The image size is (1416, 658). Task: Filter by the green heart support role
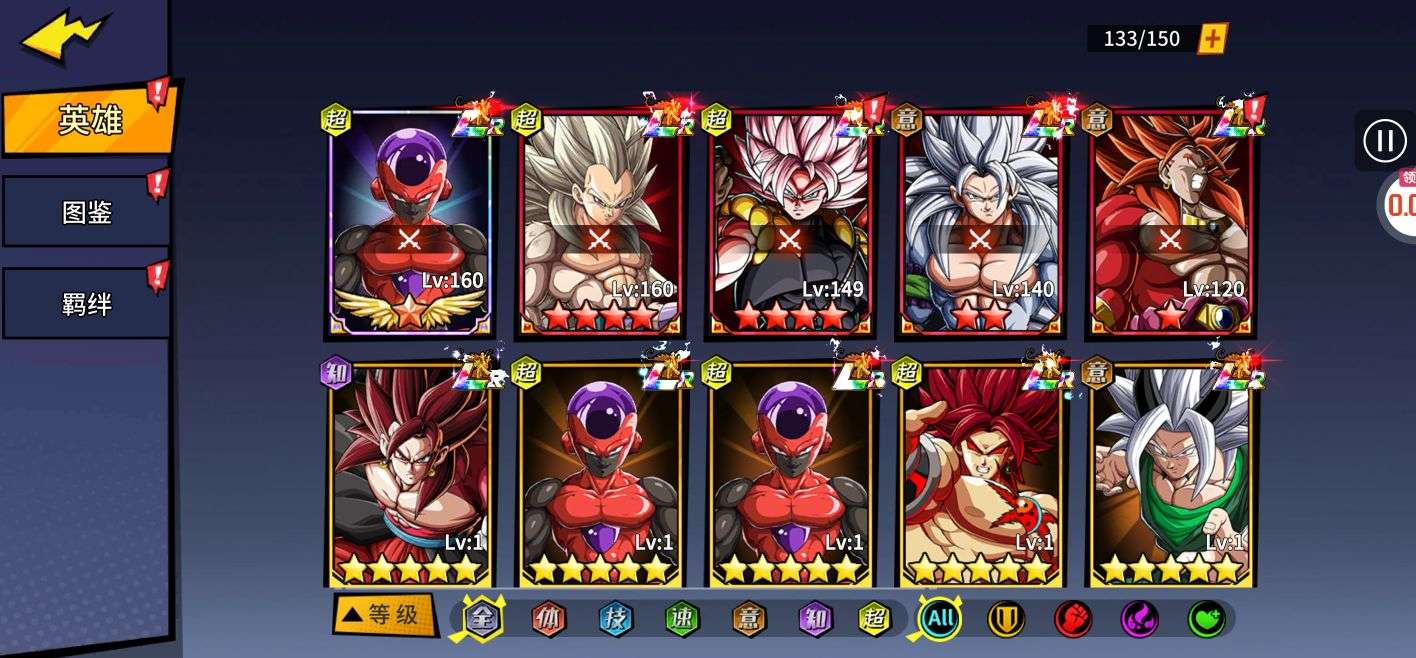(x=1206, y=619)
